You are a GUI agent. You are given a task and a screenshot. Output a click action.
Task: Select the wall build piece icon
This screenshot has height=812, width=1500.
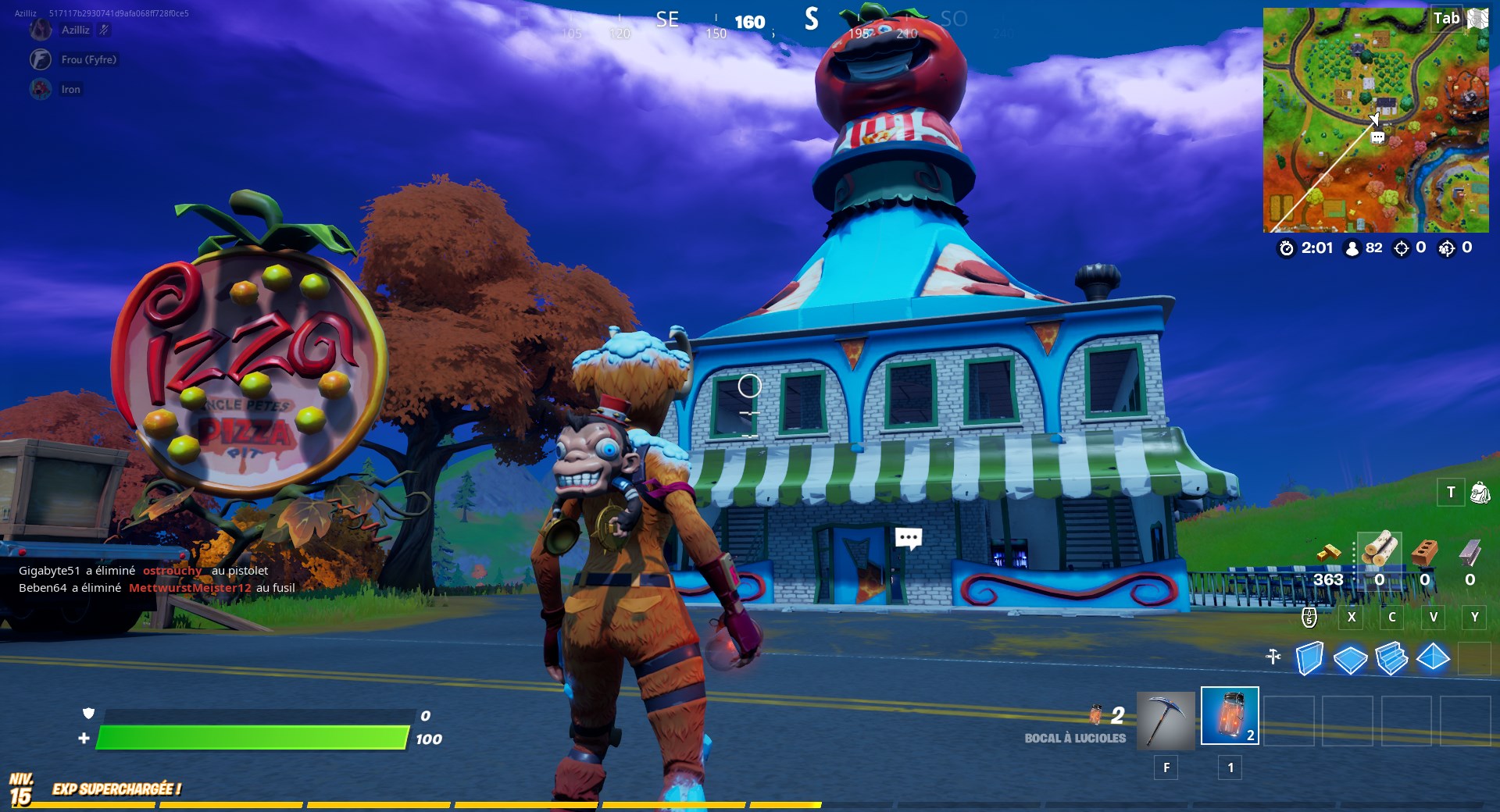point(1309,660)
